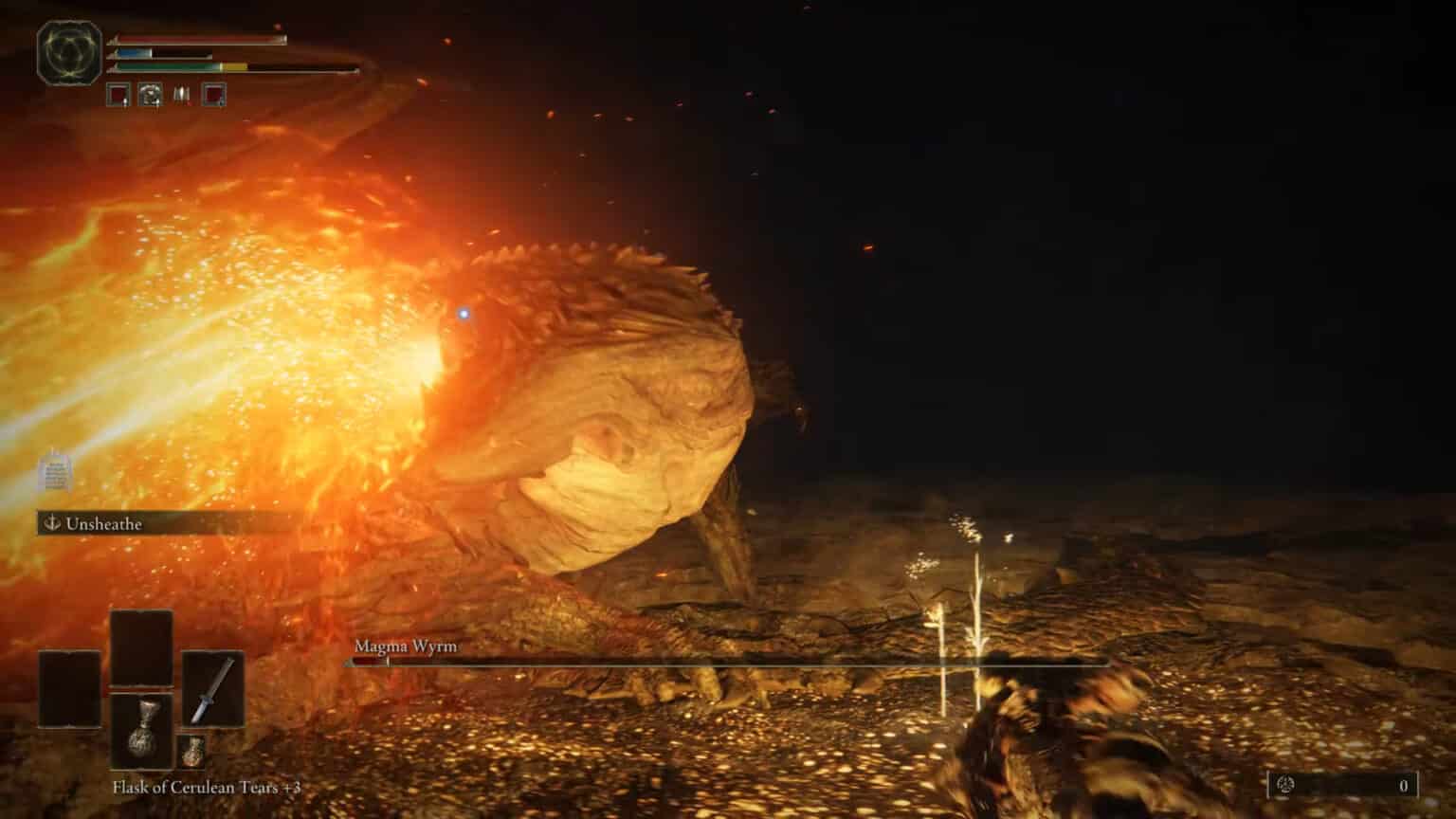Click the Flask of Cerulean Tears +3 label
Image resolution: width=1456 pixels, height=819 pixels.
(x=206, y=785)
